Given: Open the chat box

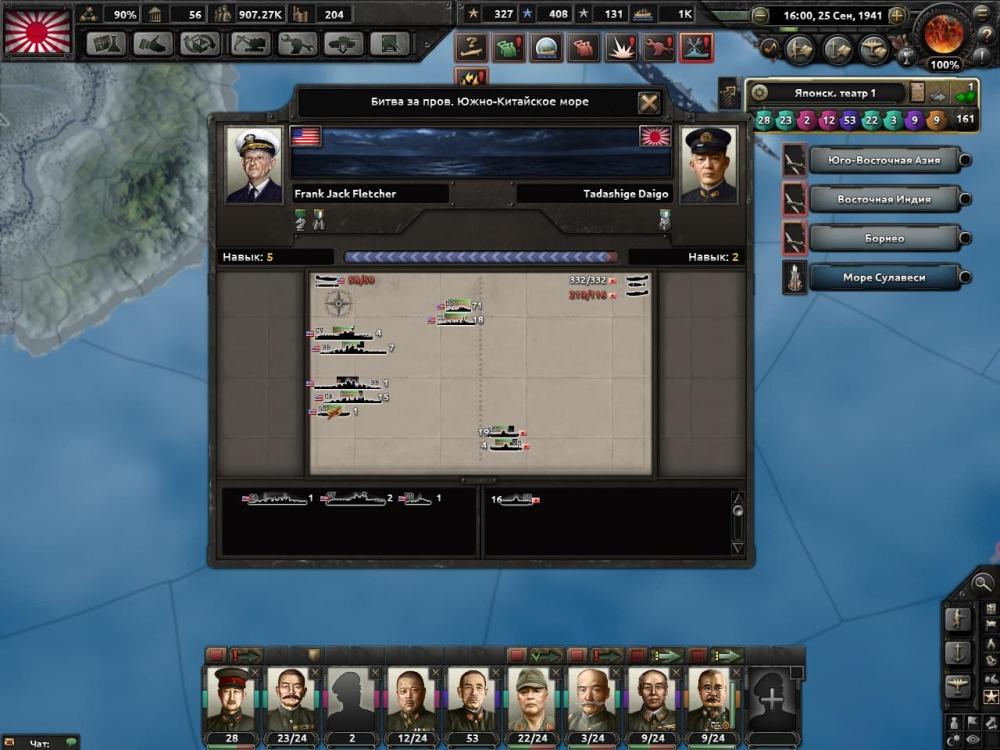Looking at the screenshot, I should [x=40, y=743].
